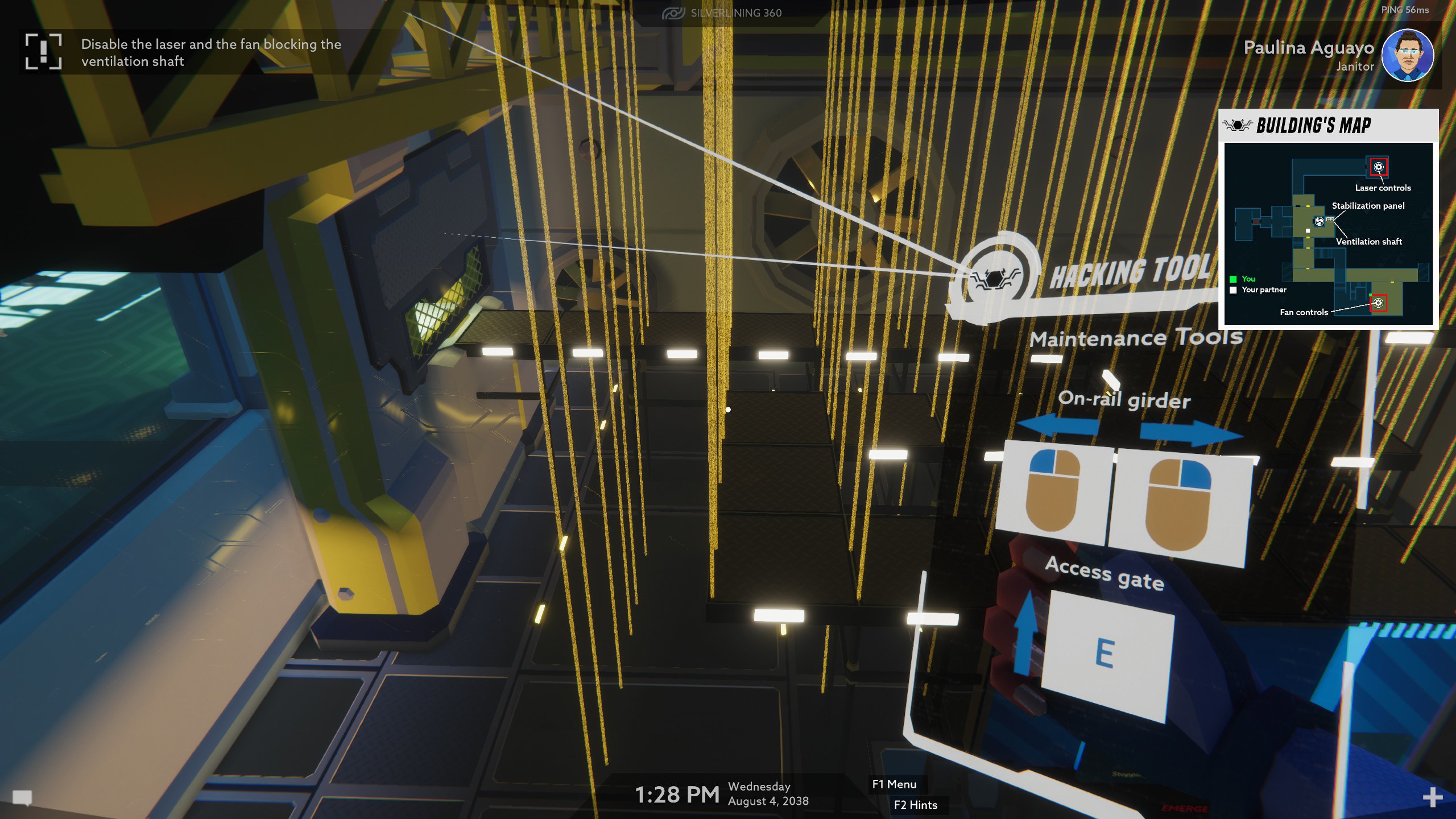Select Paulina Aguayo's avatar portrait
Viewport: 1456px width, 819px height.
[1407, 55]
